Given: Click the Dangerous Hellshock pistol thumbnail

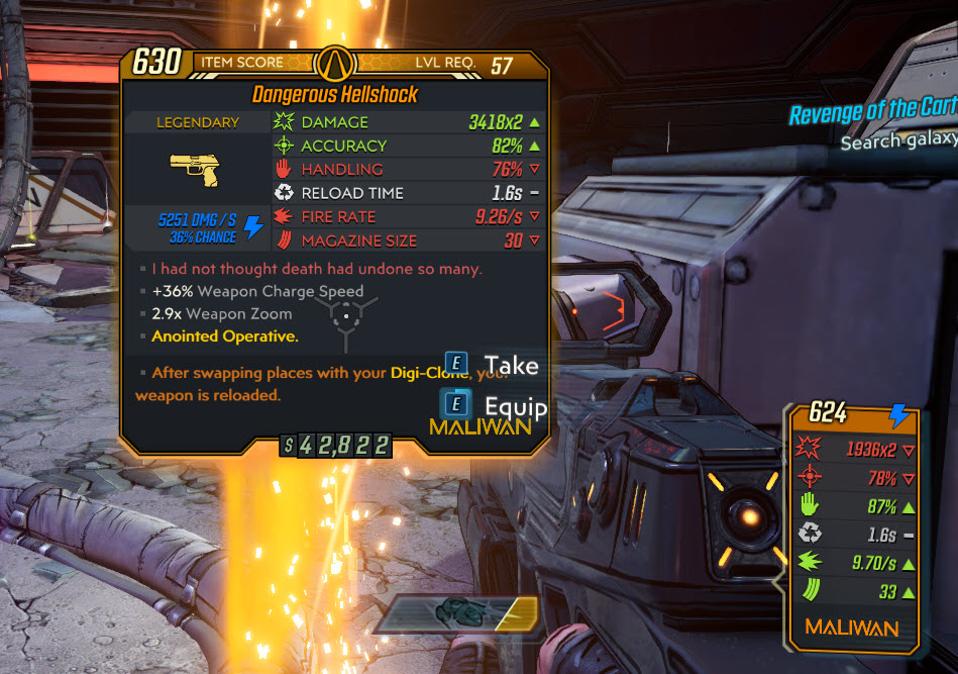Looking at the screenshot, I should click(x=196, y=169).
